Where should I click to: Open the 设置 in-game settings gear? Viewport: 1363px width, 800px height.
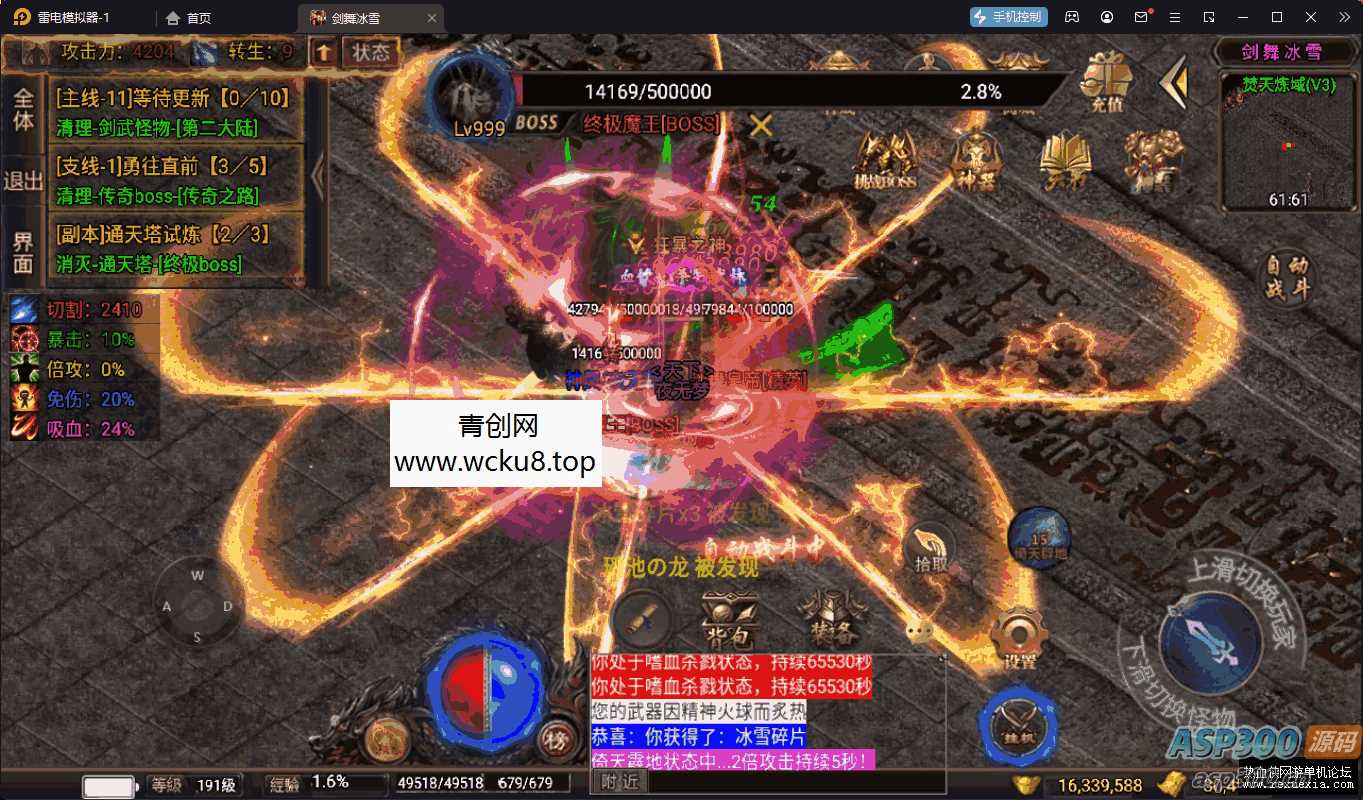(x=1019, y=633)
